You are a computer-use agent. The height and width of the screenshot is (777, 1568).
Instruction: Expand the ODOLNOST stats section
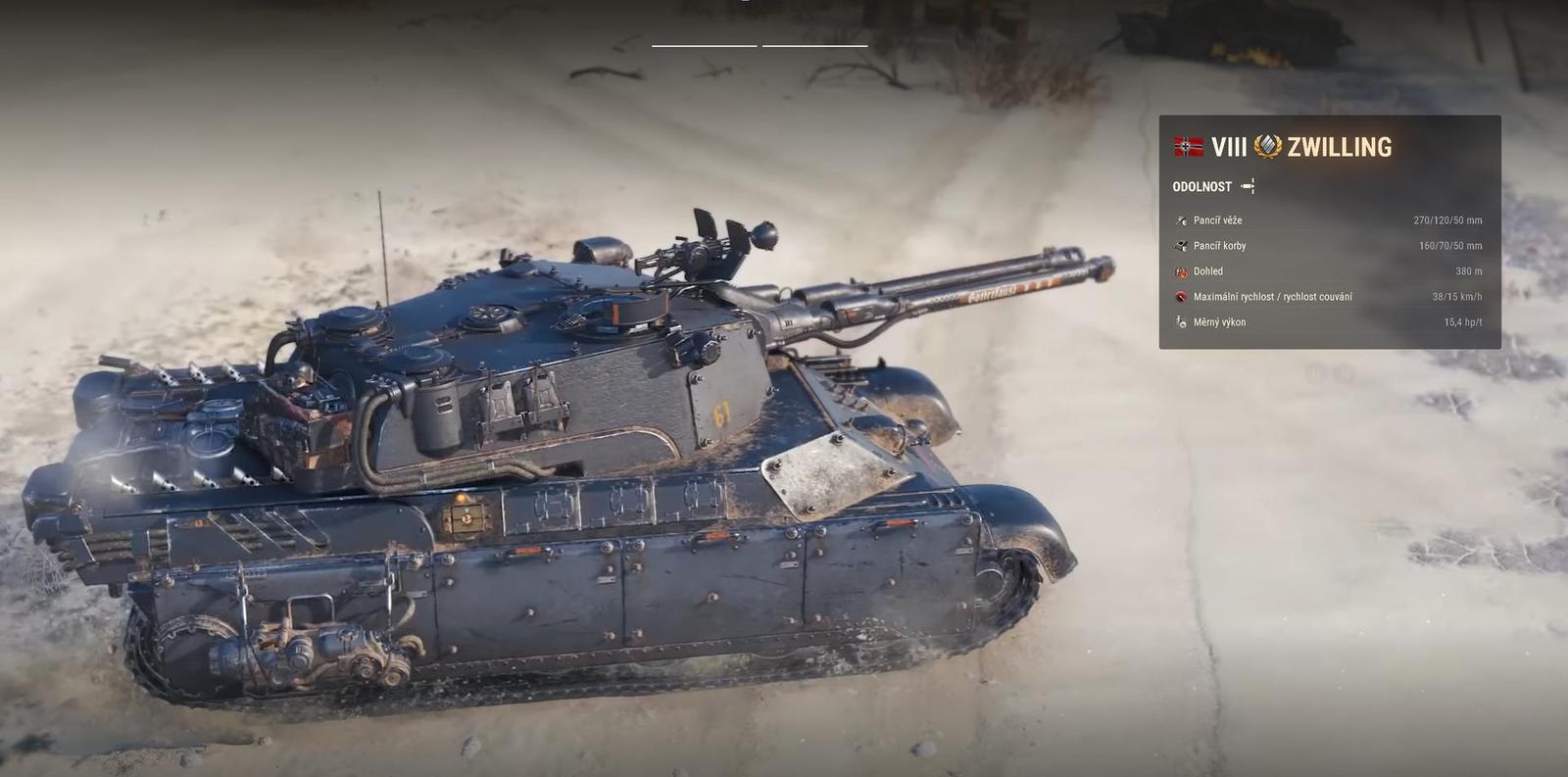click(x=1201, y=186)
